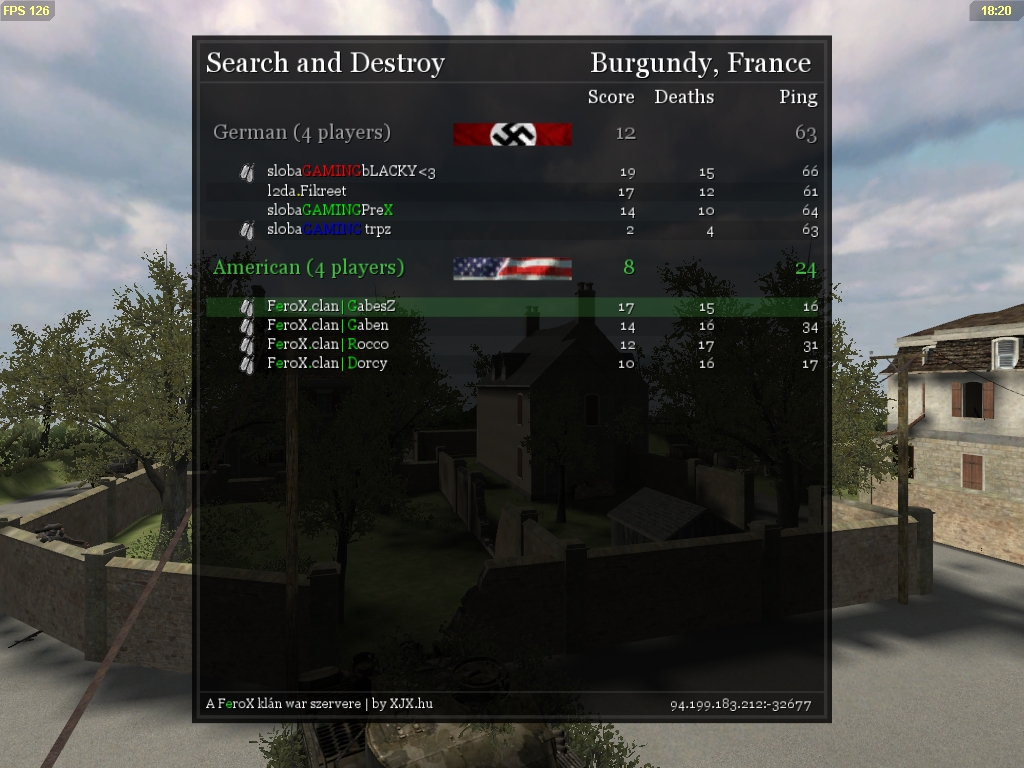Select player row slobaGAMINGbLACKY<3
This screenshot has width=1024, height=768.
point(351,172)
